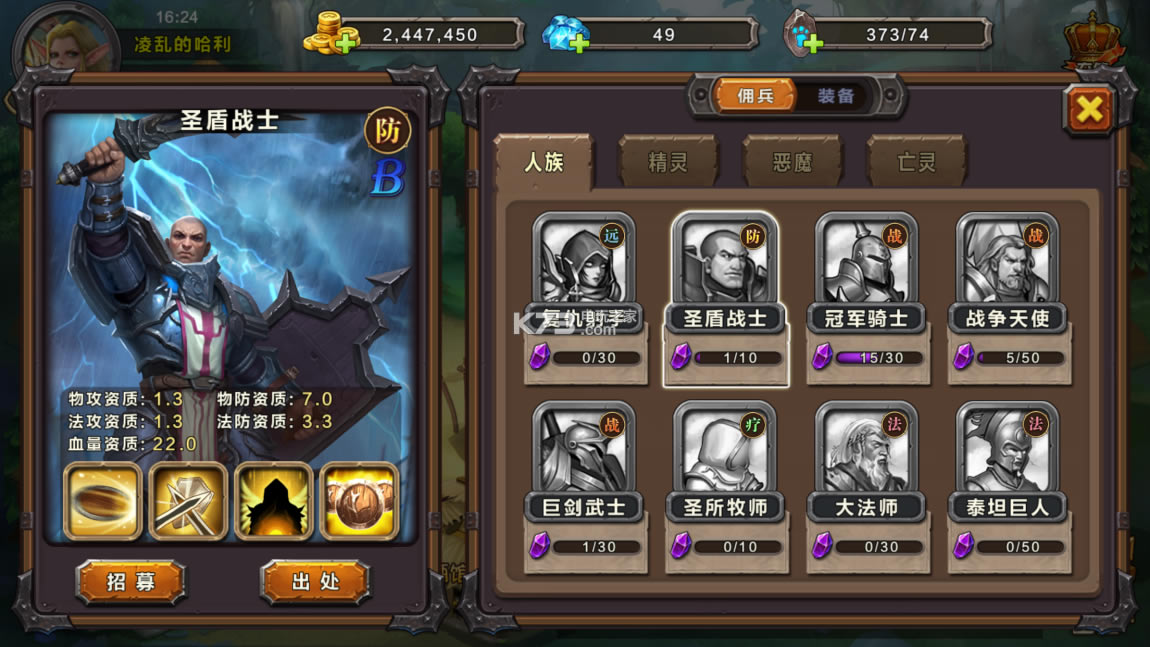Open the 人族 human race tab

(544, 162)
